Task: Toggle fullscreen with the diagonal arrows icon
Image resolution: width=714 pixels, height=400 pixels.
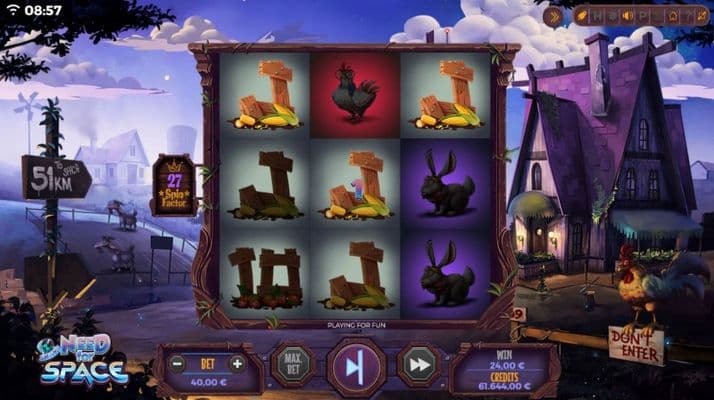Action: click(x=701, y=16)
